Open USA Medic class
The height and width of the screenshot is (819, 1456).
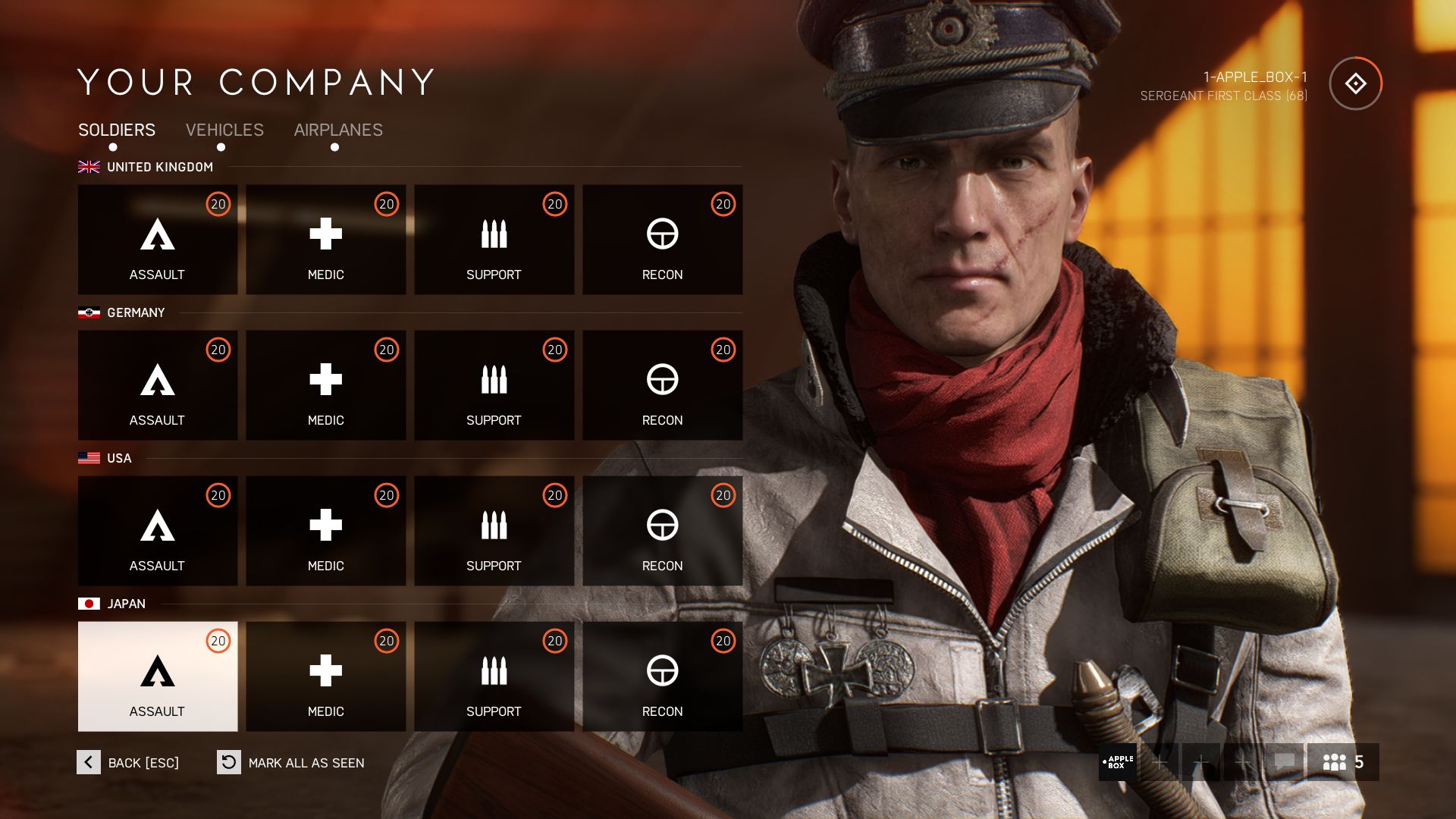pyautogui.click(x=326, y=531)
